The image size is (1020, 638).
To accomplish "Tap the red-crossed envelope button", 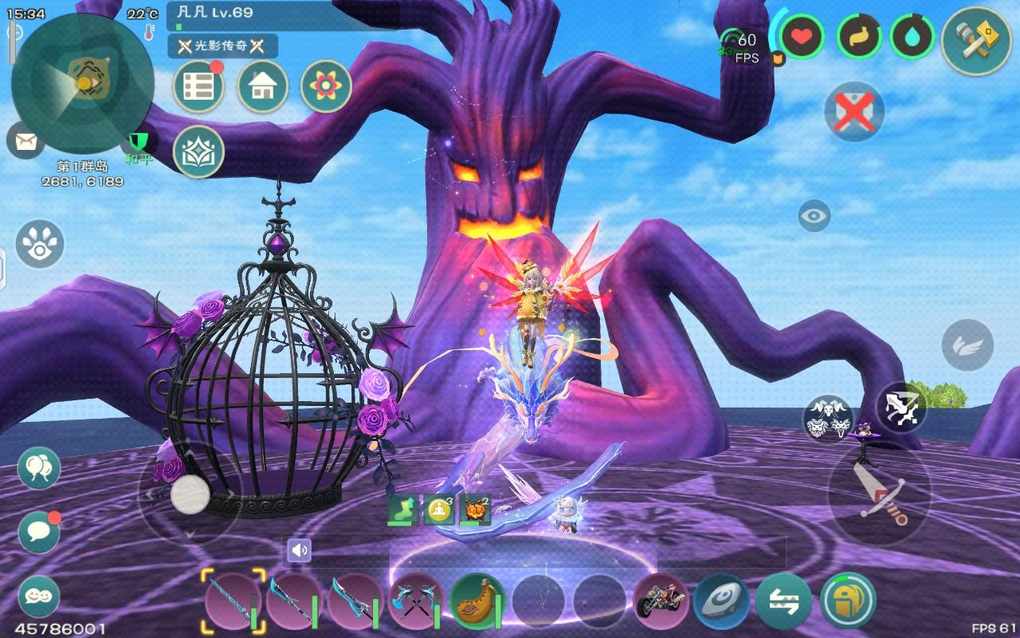I will click(854, 110).
